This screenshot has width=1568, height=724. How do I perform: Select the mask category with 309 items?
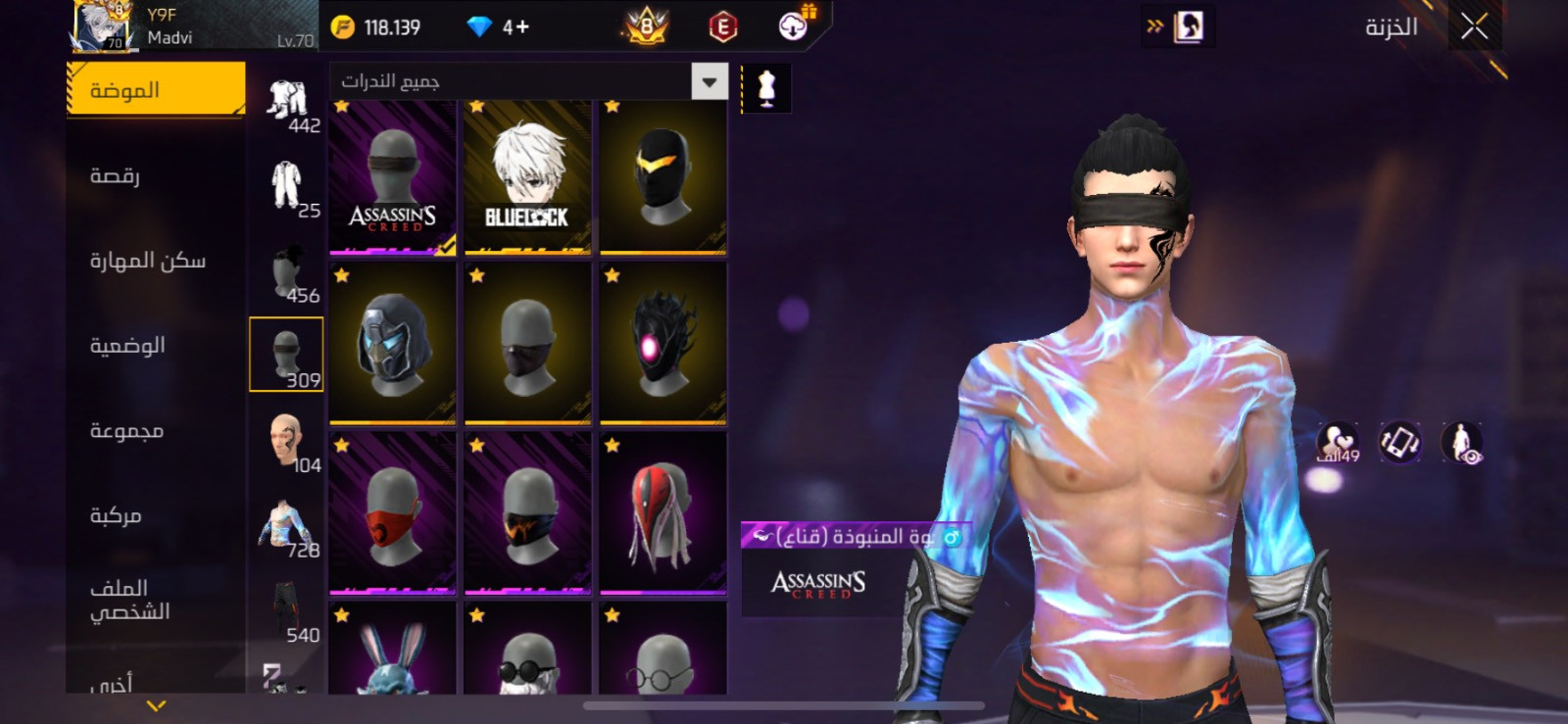point(286,355)
